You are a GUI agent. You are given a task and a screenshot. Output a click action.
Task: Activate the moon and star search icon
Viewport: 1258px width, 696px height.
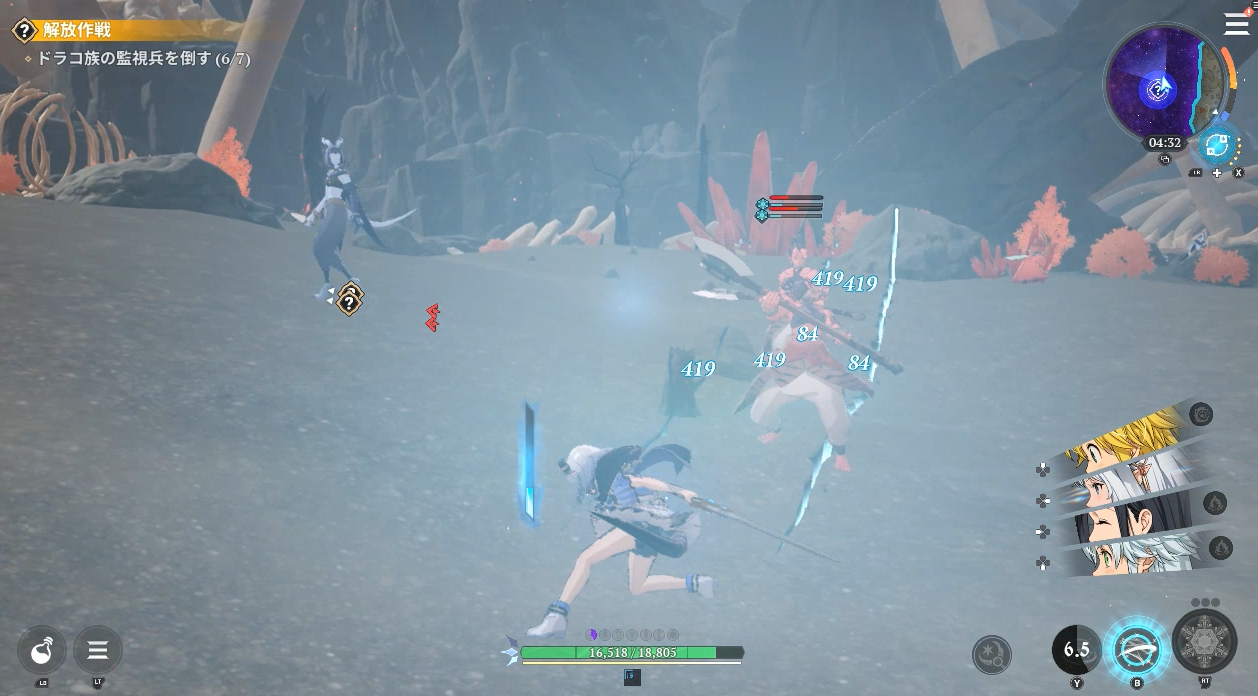(991, 655)
